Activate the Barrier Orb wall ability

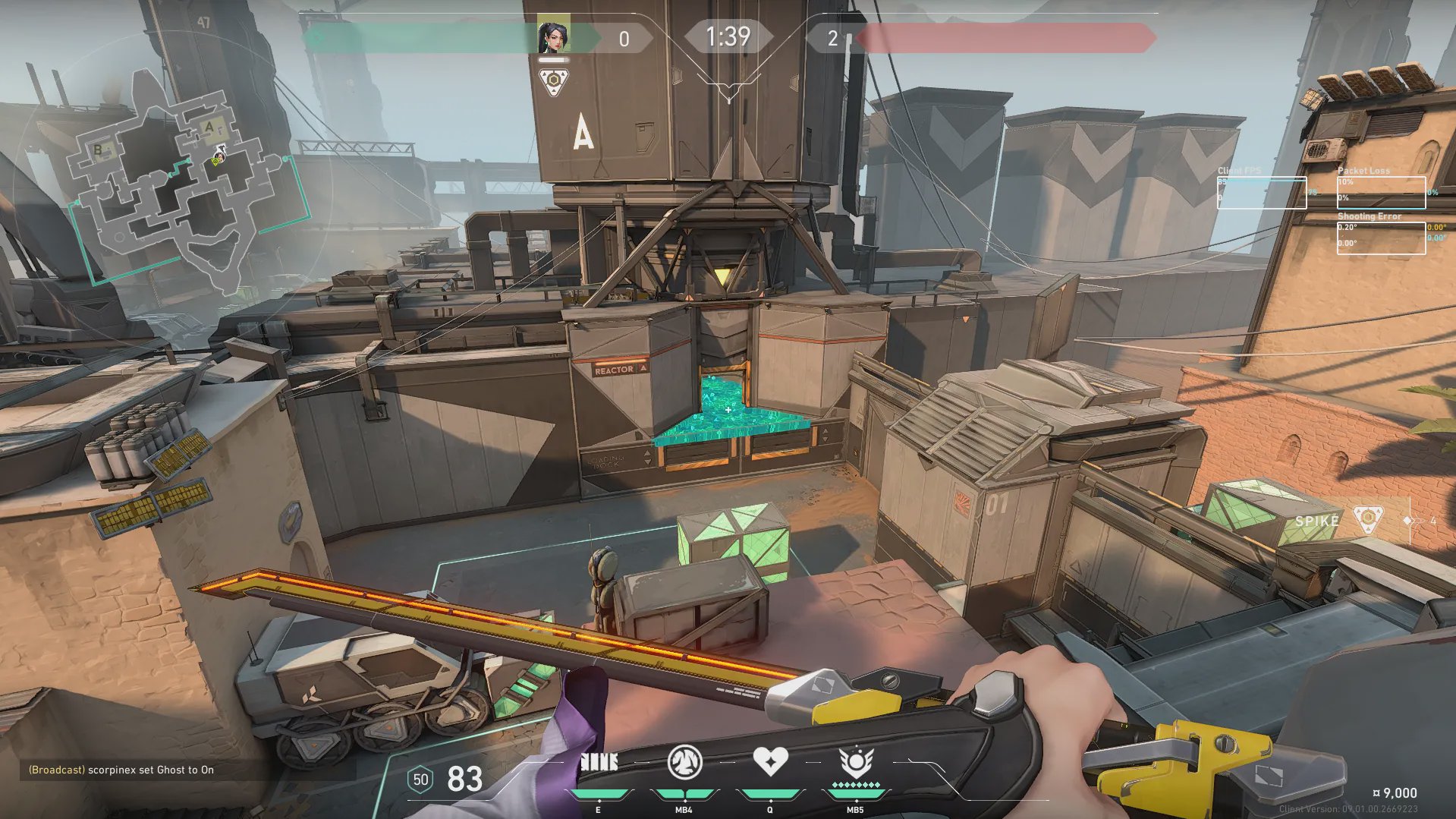pos(599,763)
